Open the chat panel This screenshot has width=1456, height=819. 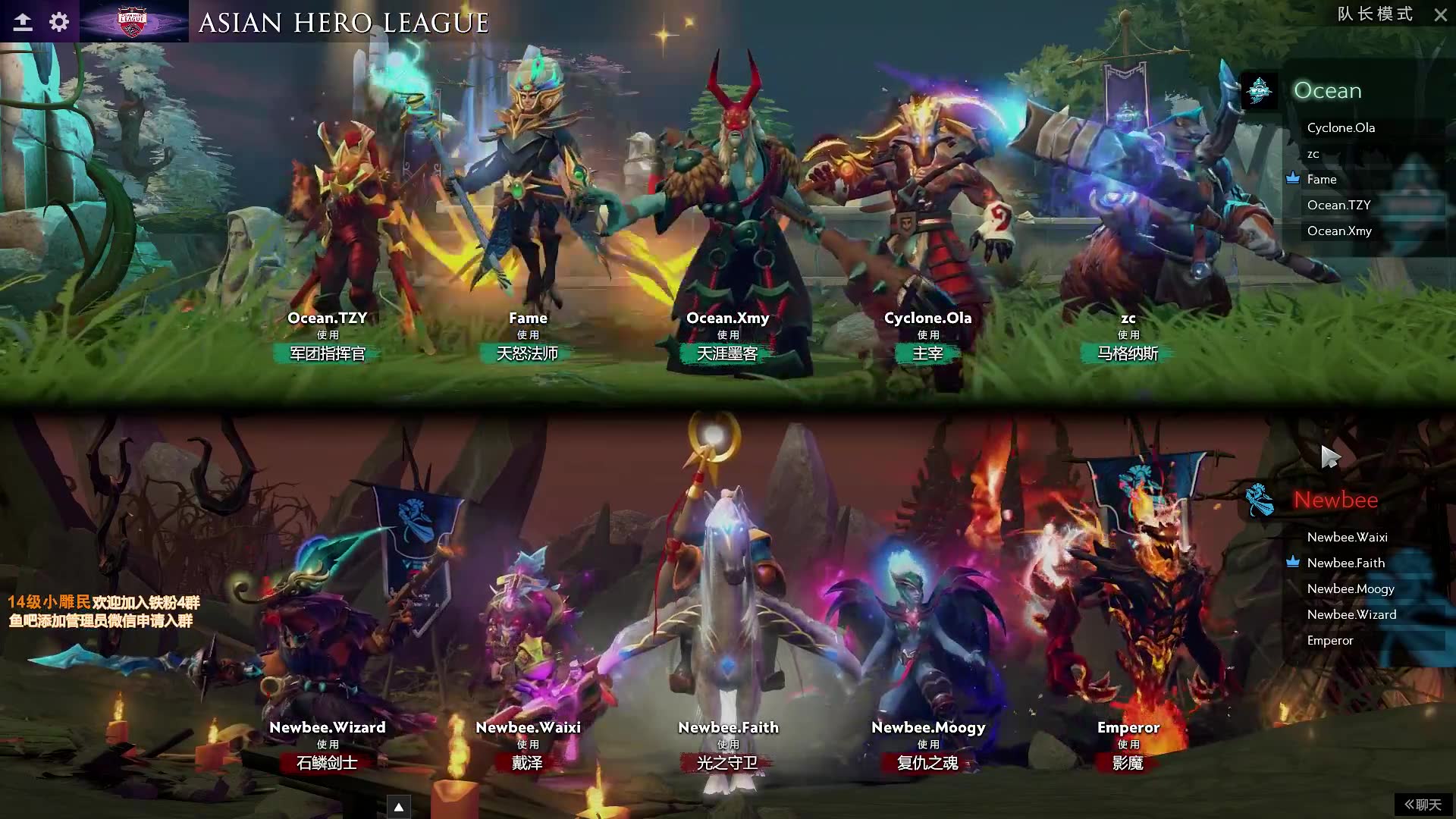(x=1423, y=805)
